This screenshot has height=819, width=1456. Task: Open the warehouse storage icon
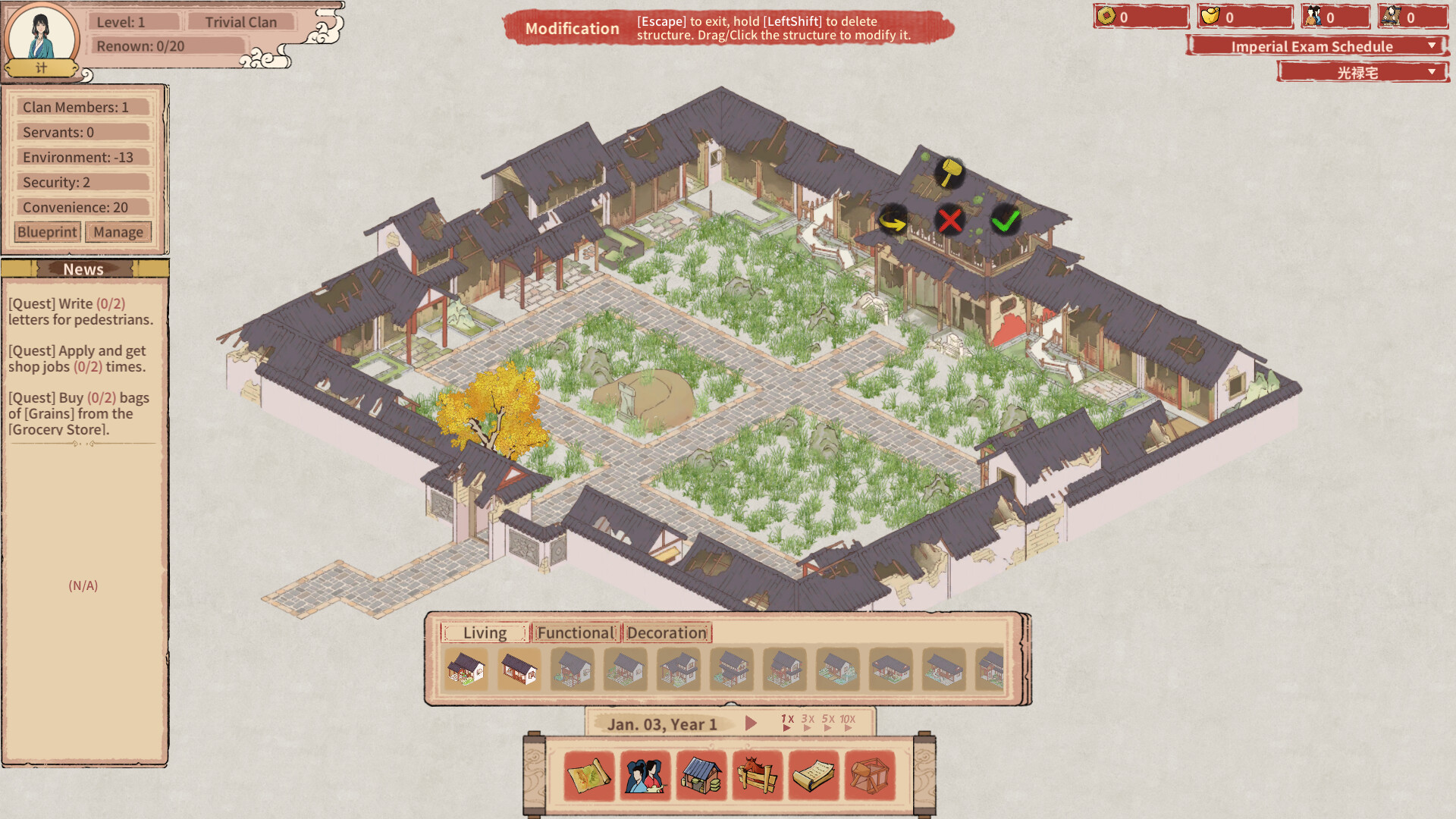coord(701,776)
